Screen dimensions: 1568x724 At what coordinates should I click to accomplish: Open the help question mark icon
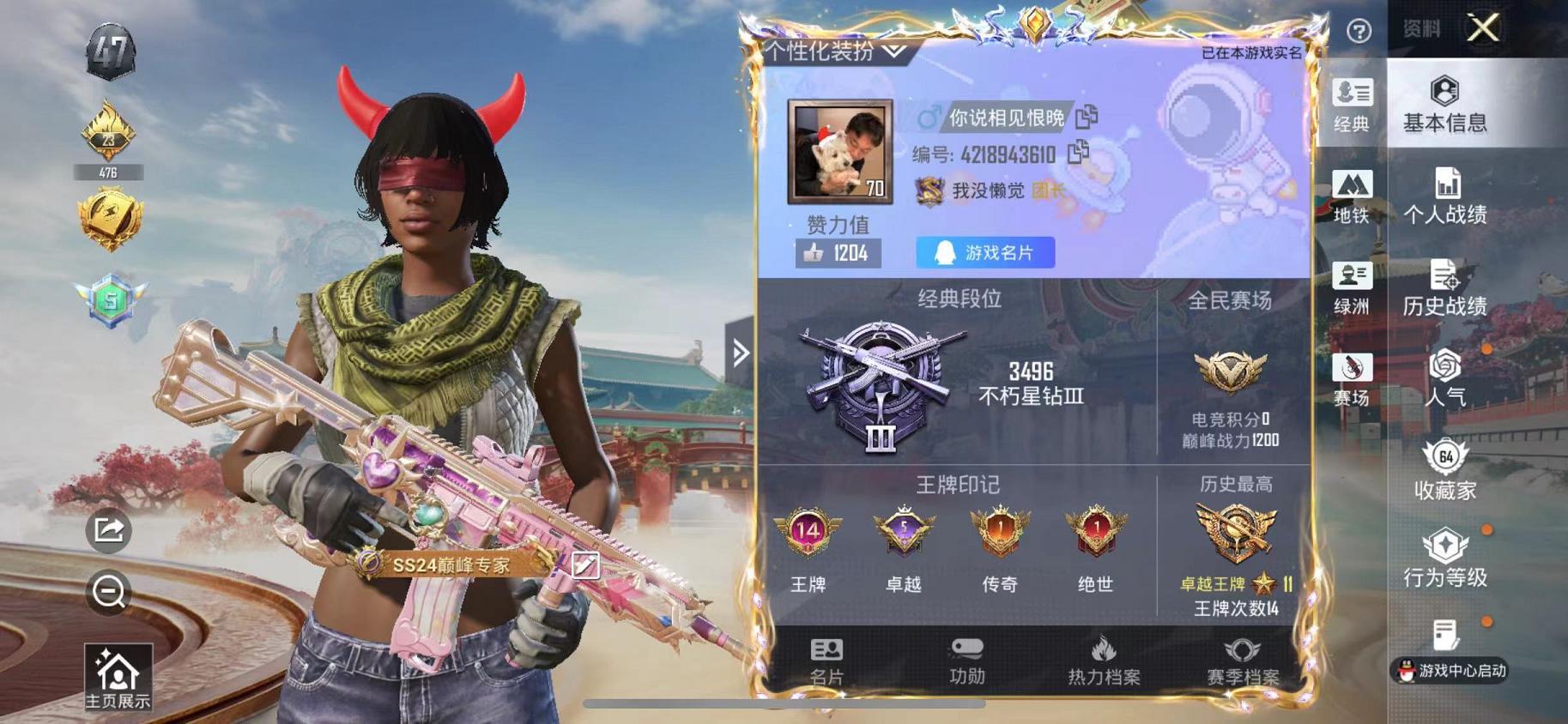point(1359,31)
